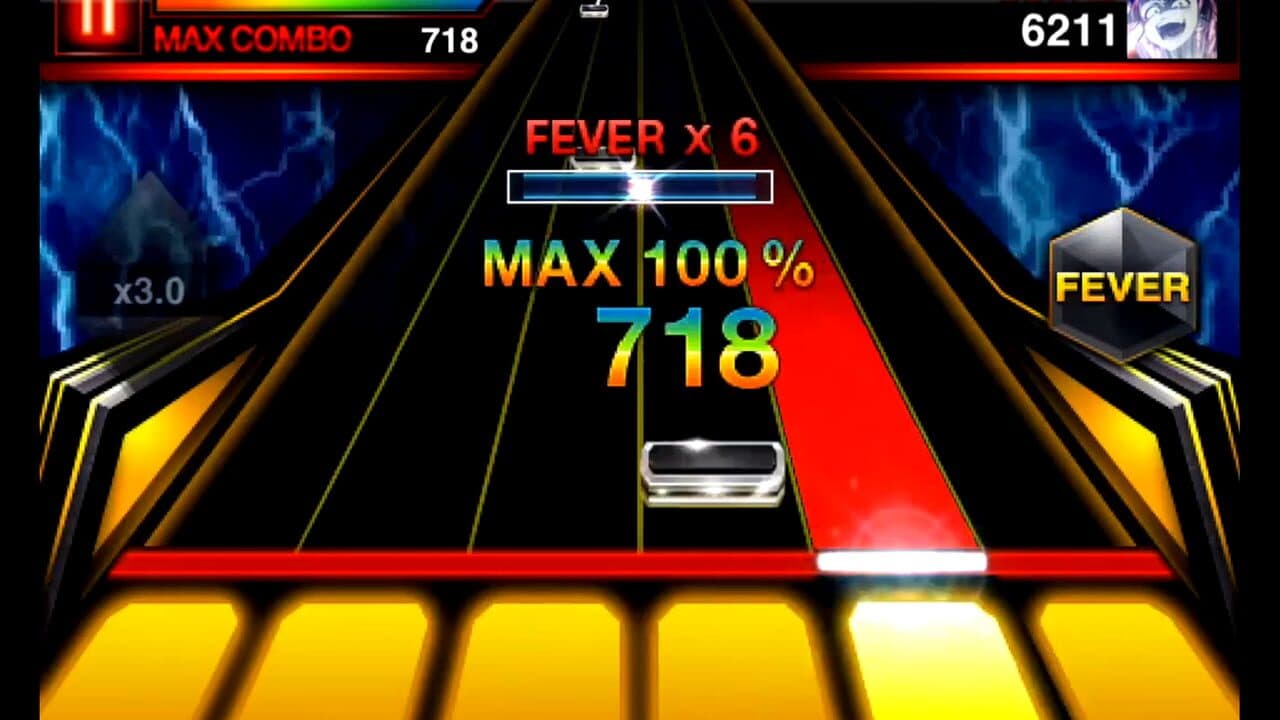Activate the hexagonal FEVER button
The width and height of the screenshot is (1280, 720).
click(x=1124, y=283)
